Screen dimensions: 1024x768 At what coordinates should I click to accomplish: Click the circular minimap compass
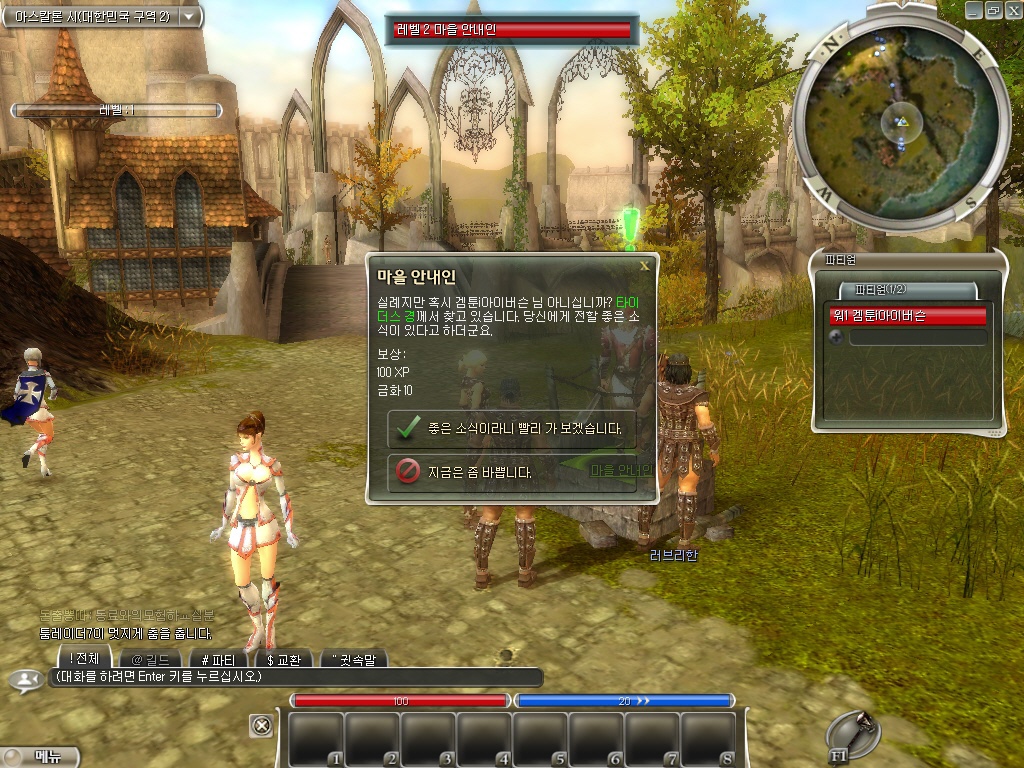[900, 120]
